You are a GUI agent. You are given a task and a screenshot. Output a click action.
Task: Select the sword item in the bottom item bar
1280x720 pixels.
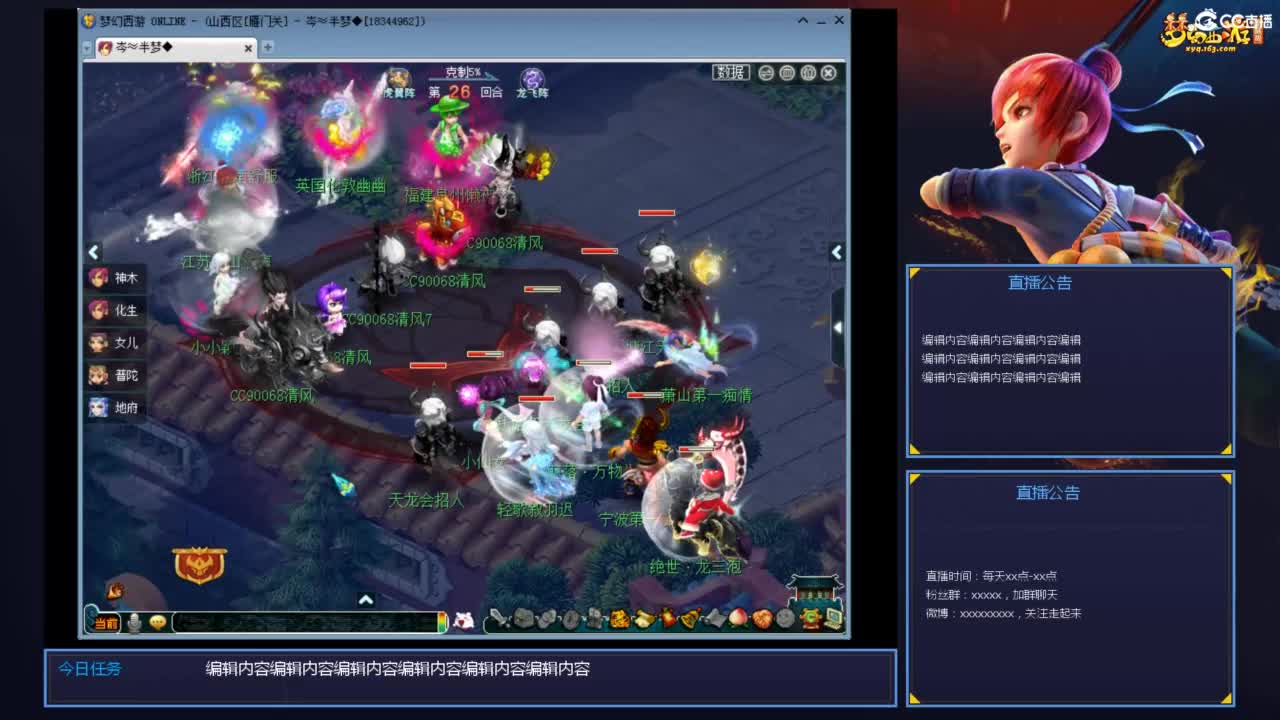[499, 620]
